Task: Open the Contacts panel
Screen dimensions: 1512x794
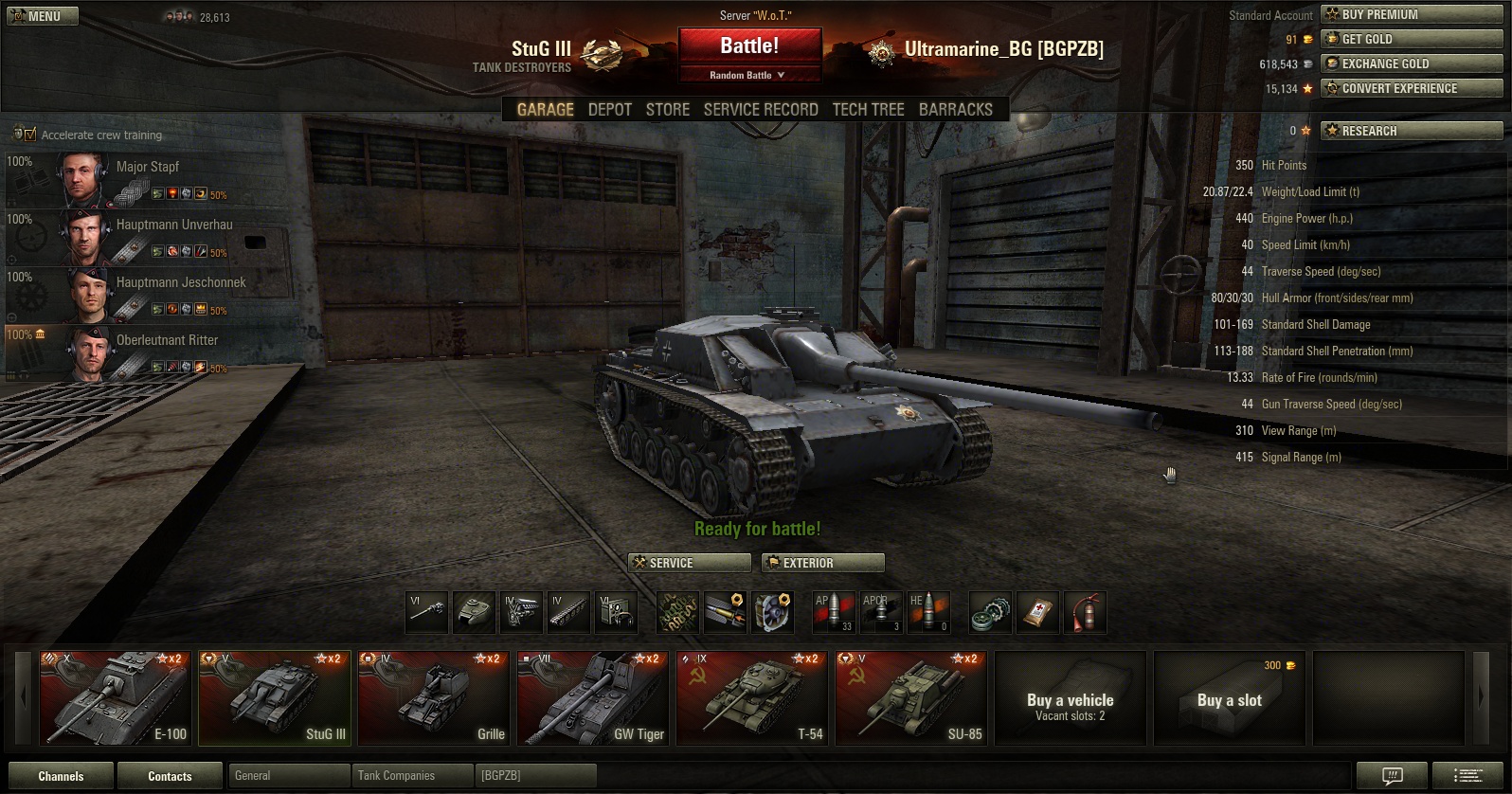Action: [170, 776]
